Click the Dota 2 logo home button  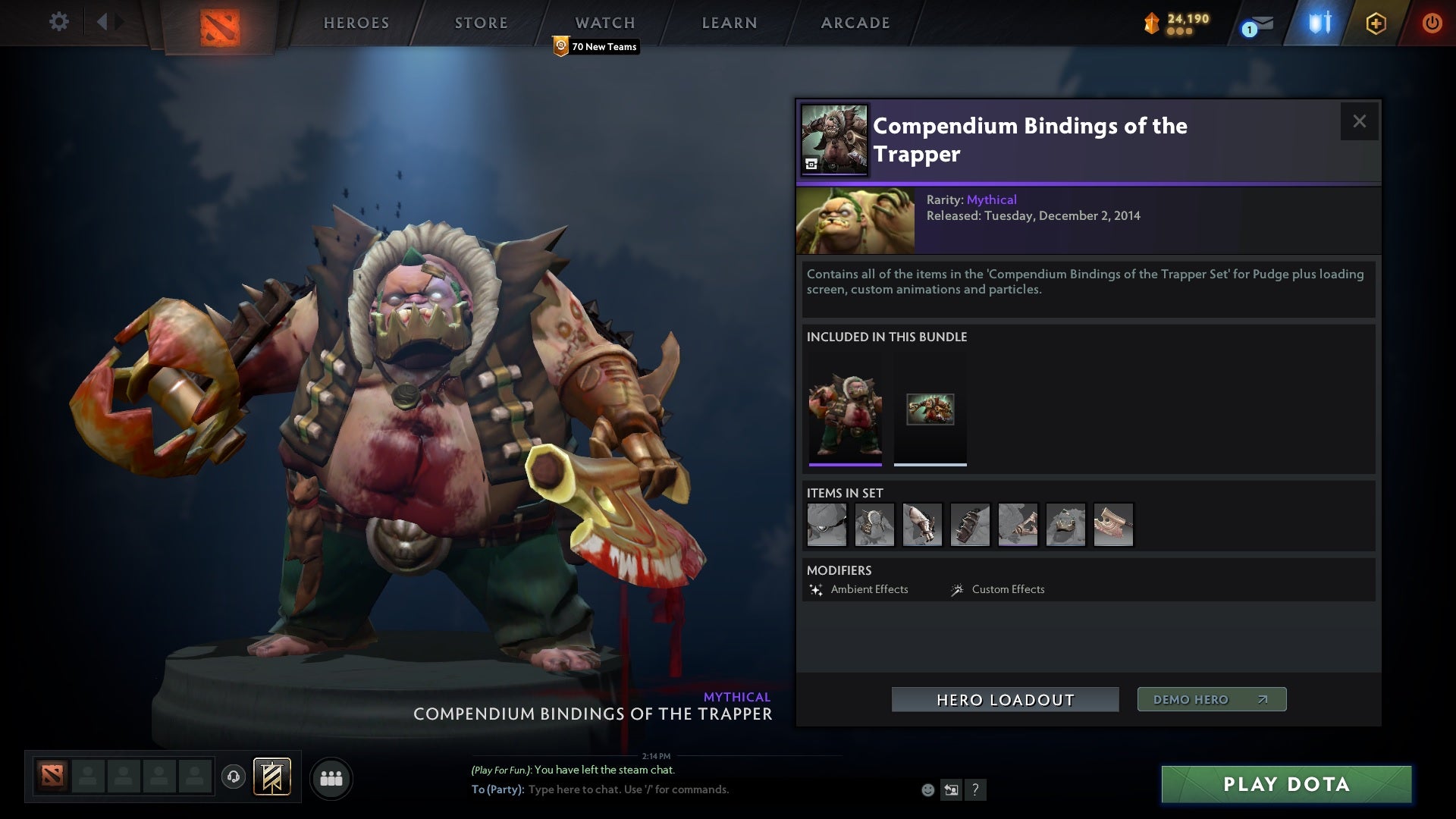pos(219,27)
